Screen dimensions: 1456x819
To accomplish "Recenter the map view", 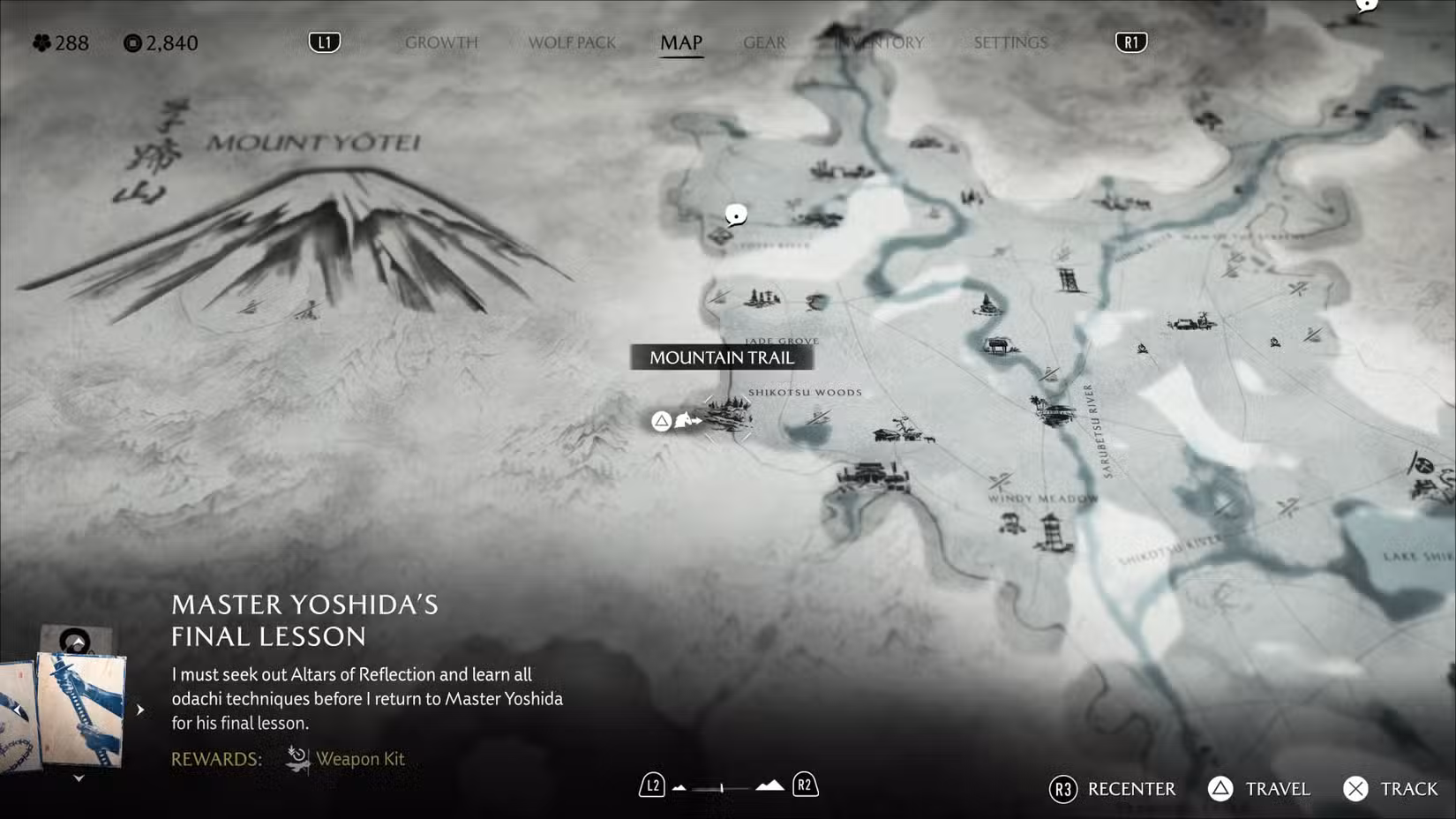I will tap(1113, 789).
